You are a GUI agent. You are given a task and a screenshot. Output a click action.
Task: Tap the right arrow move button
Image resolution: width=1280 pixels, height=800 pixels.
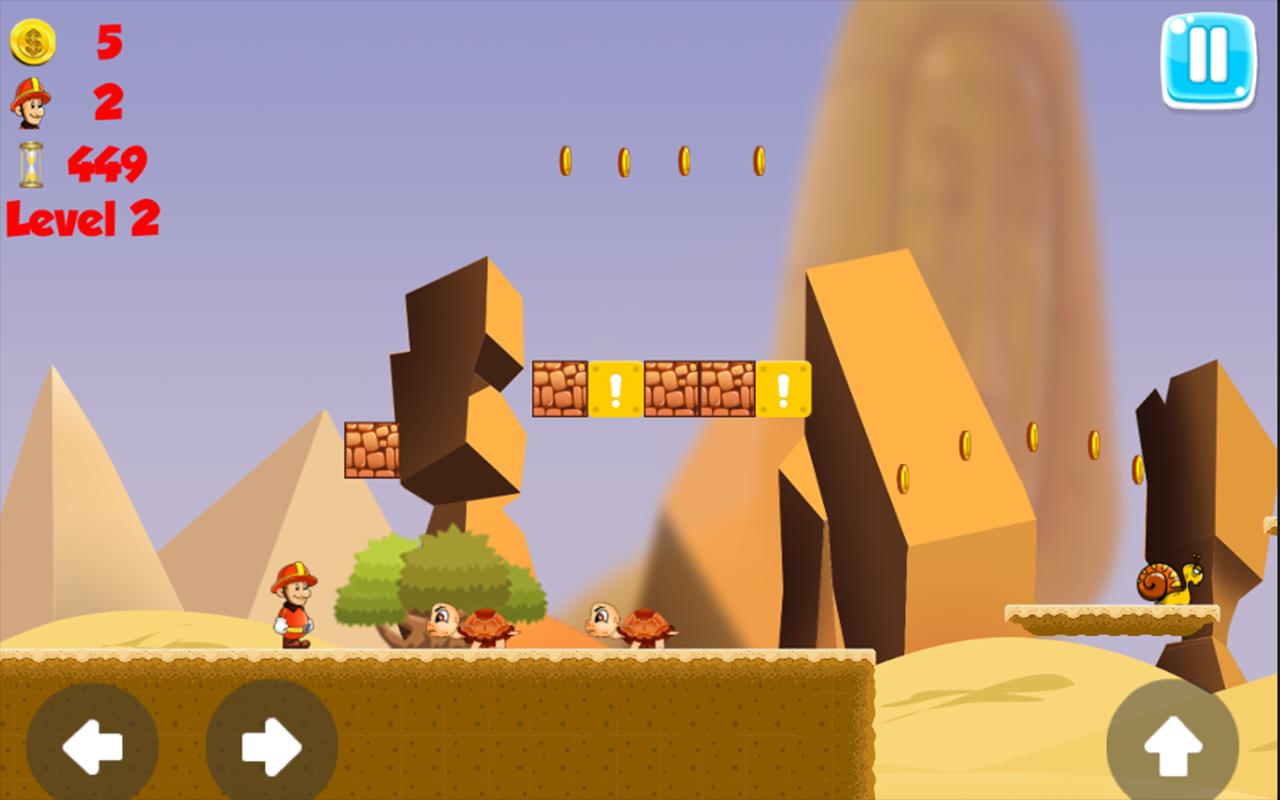[x=271, y=745]
